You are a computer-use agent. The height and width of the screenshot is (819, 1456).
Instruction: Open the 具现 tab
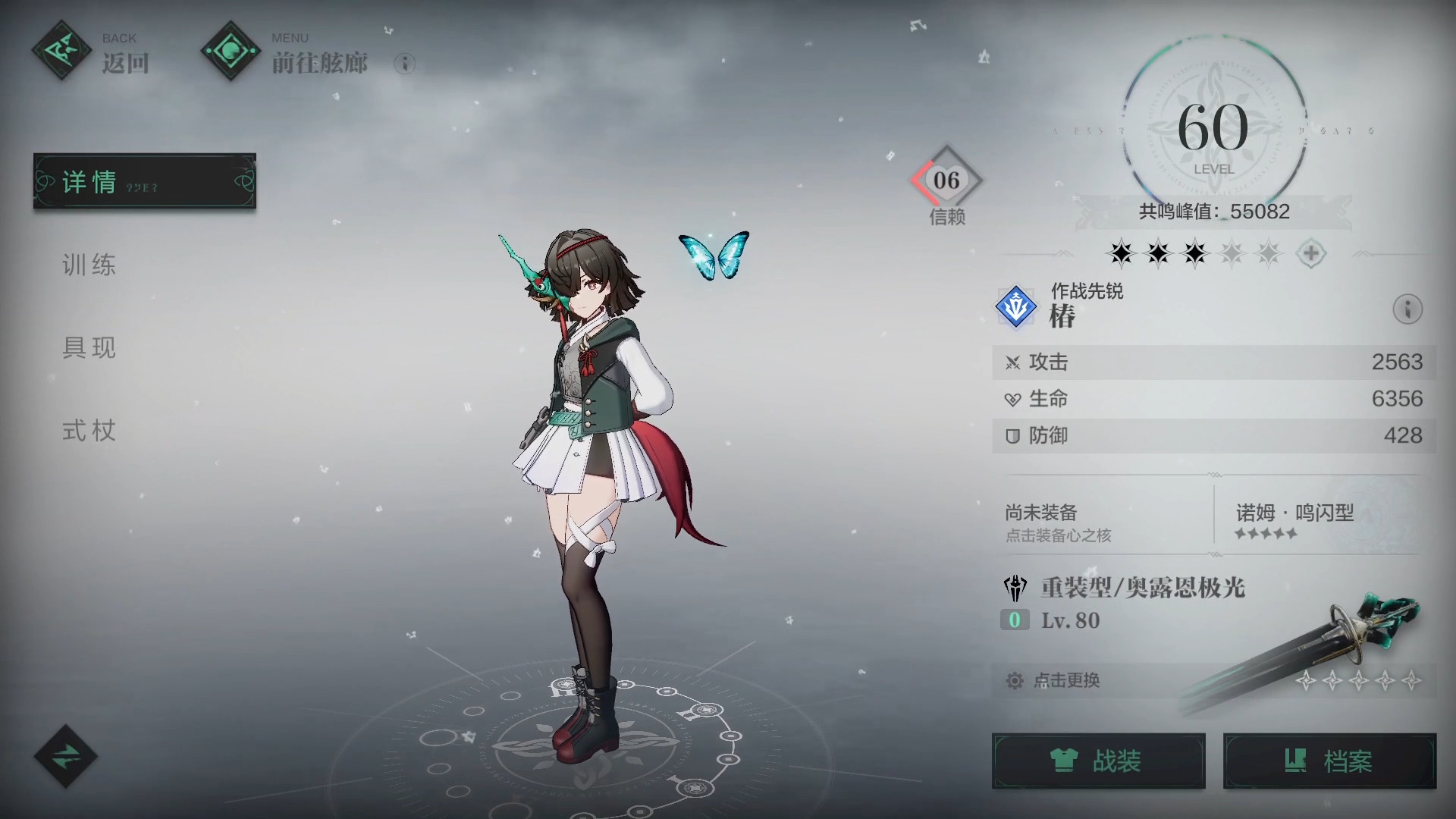pyautogui.click(x=89, y=348)
